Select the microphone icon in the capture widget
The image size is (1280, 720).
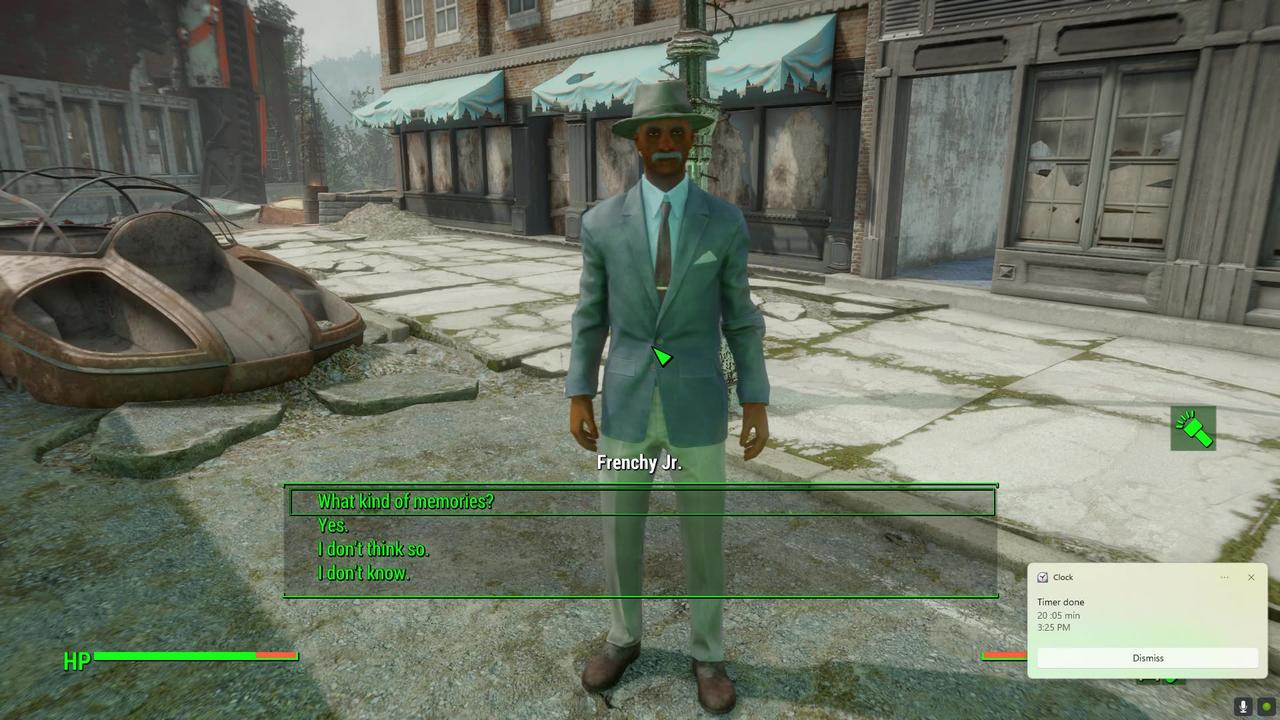(x=1241, y=705)
